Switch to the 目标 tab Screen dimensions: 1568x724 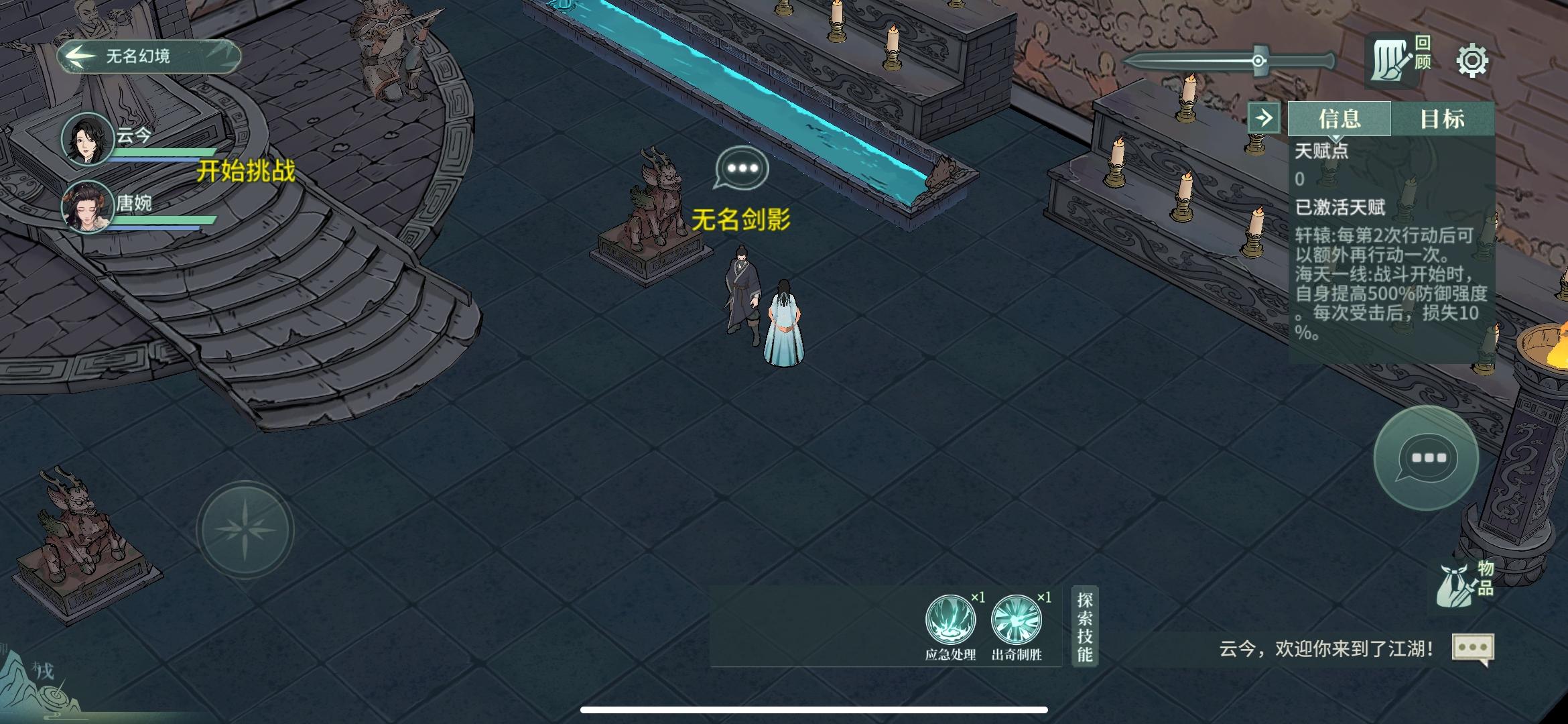pos(1442,119)
